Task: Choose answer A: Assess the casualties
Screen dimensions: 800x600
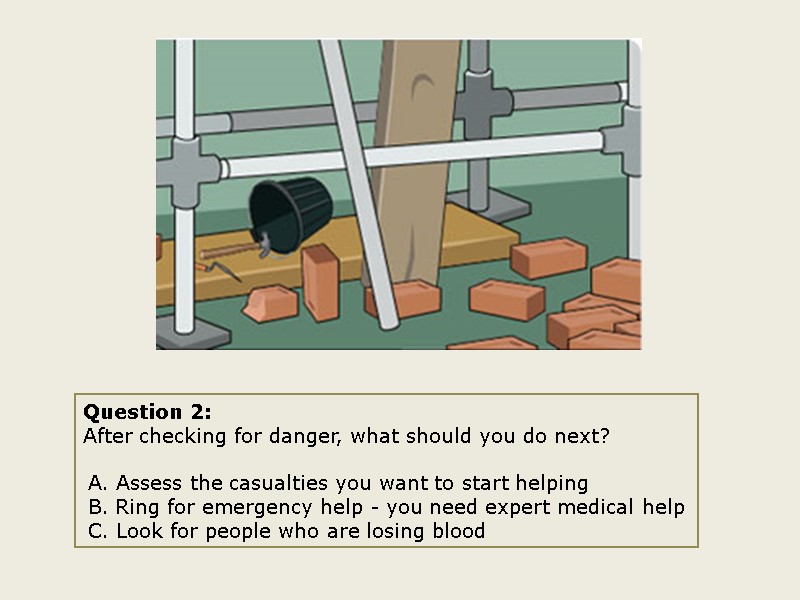Action: pyautogui.click(x=338, y=483)
